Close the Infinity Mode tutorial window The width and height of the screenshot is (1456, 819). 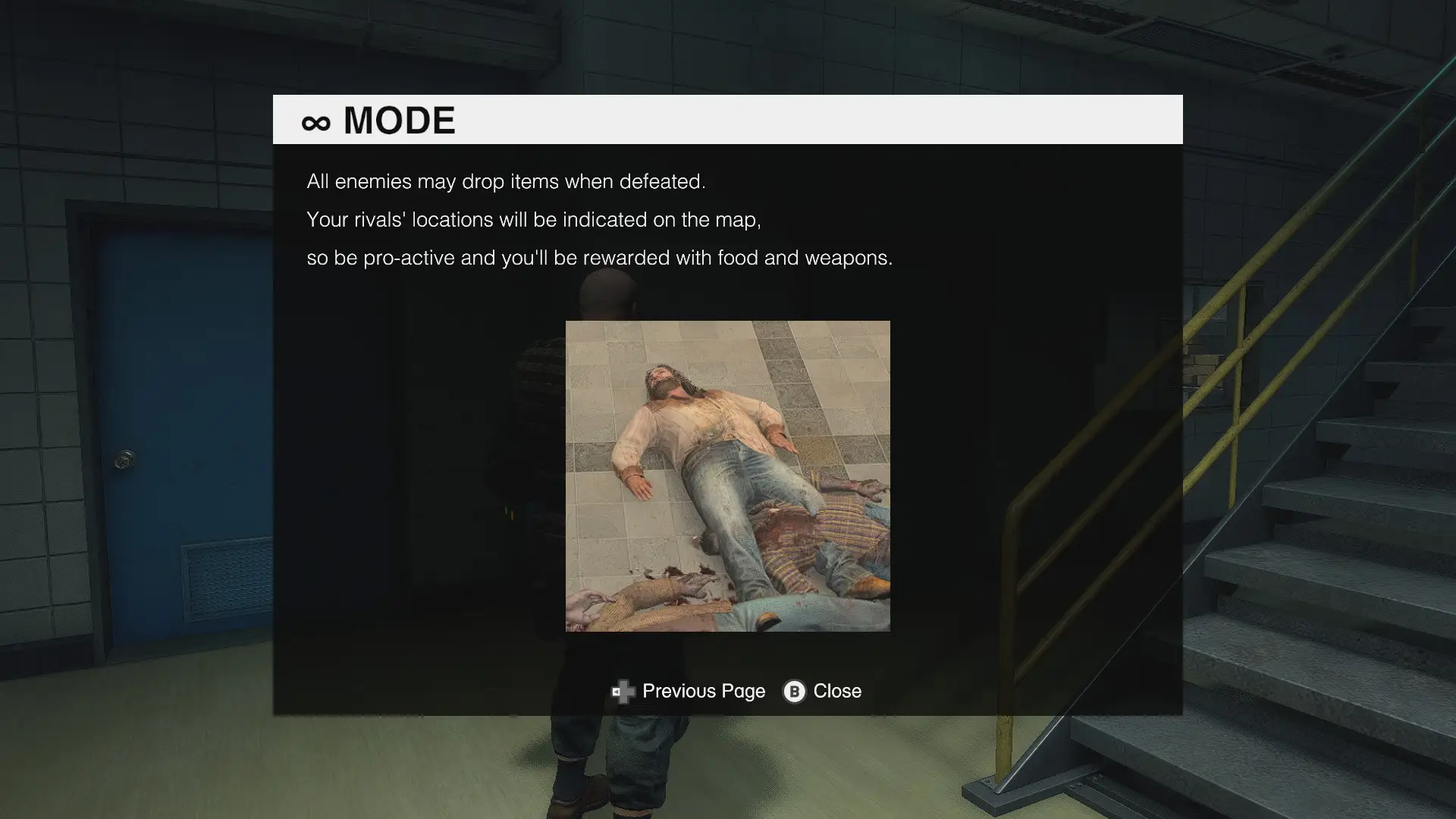823,691
